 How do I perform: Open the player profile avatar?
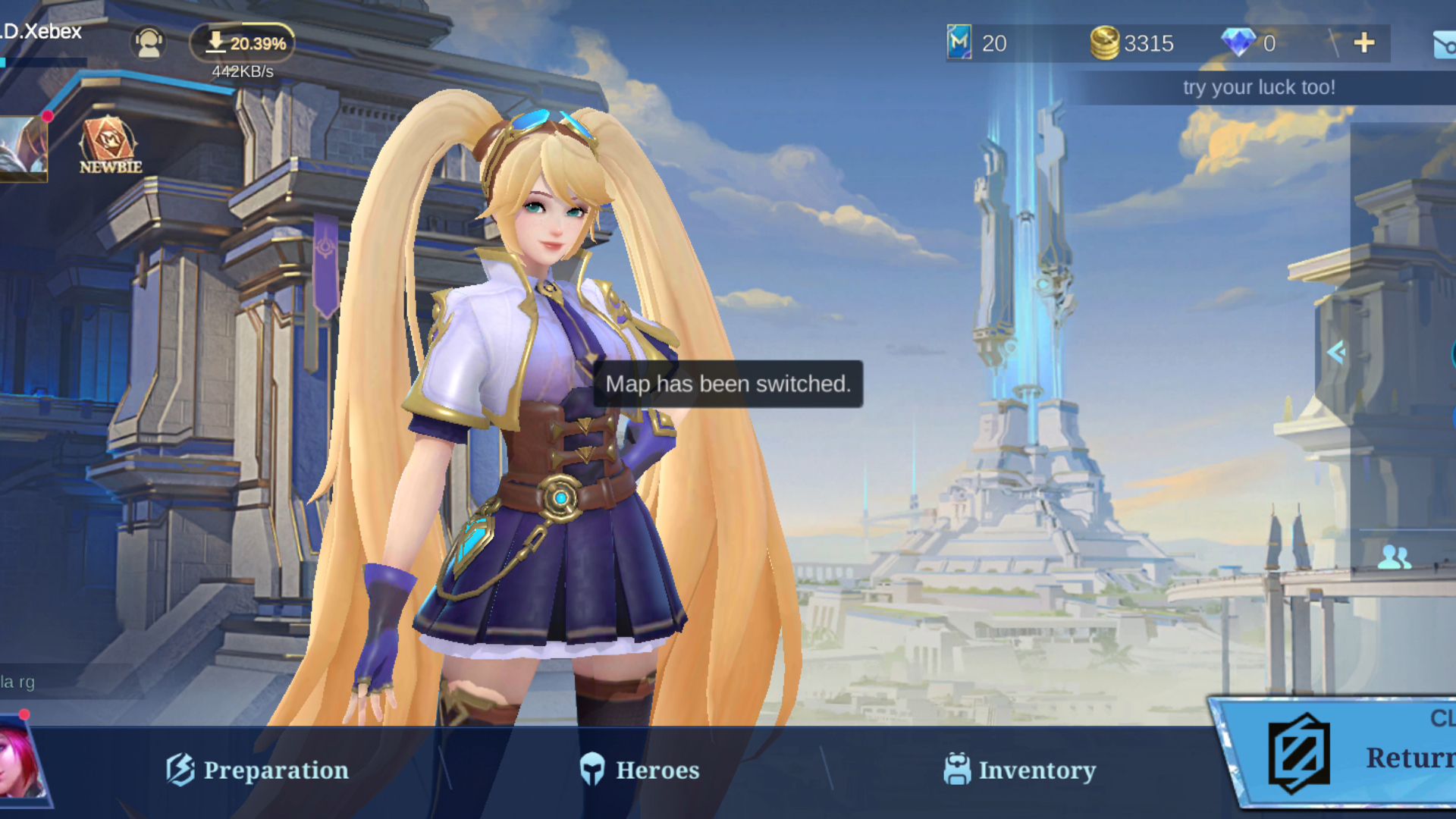(x=23, y=149)
